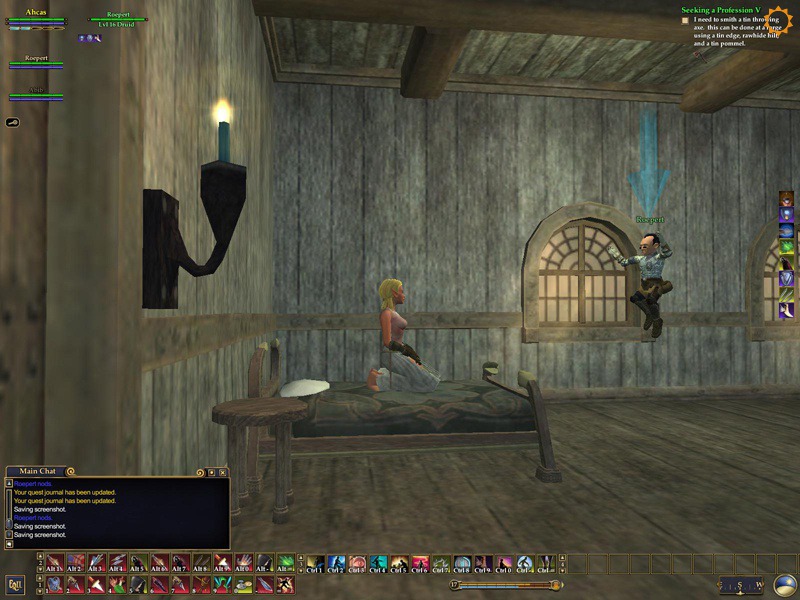Activate the hotbar ability labeled Ctrl 1
This screenshot has width=800, height=600.
point(314,564)
